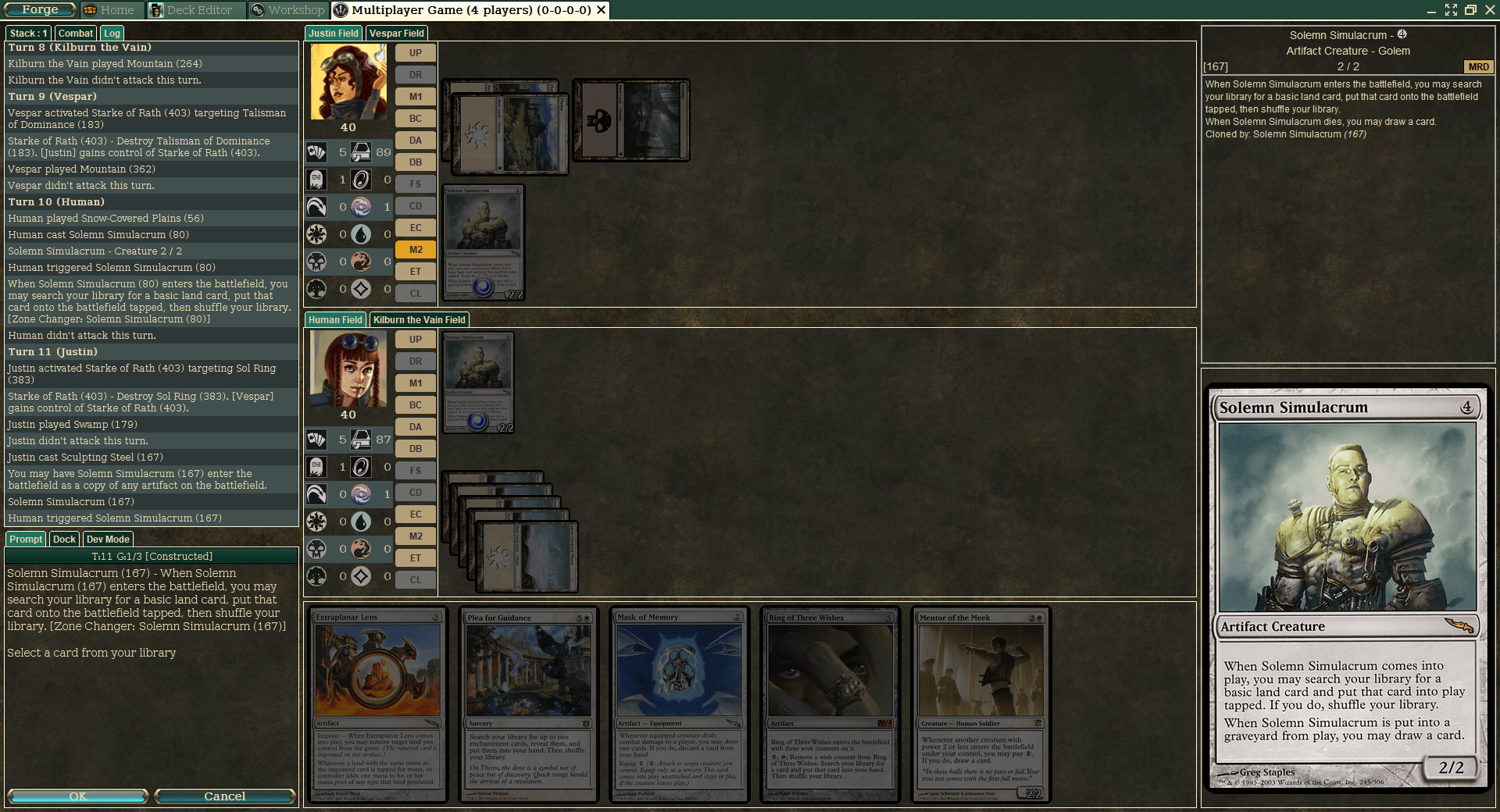Open the Forge main menu button

[39, 10]
